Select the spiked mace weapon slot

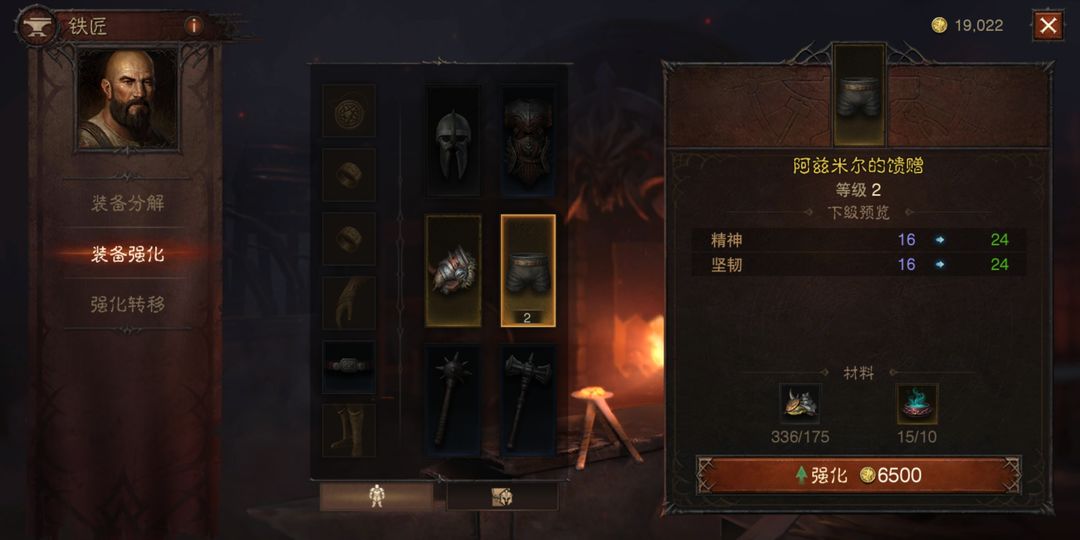(453, 398)
